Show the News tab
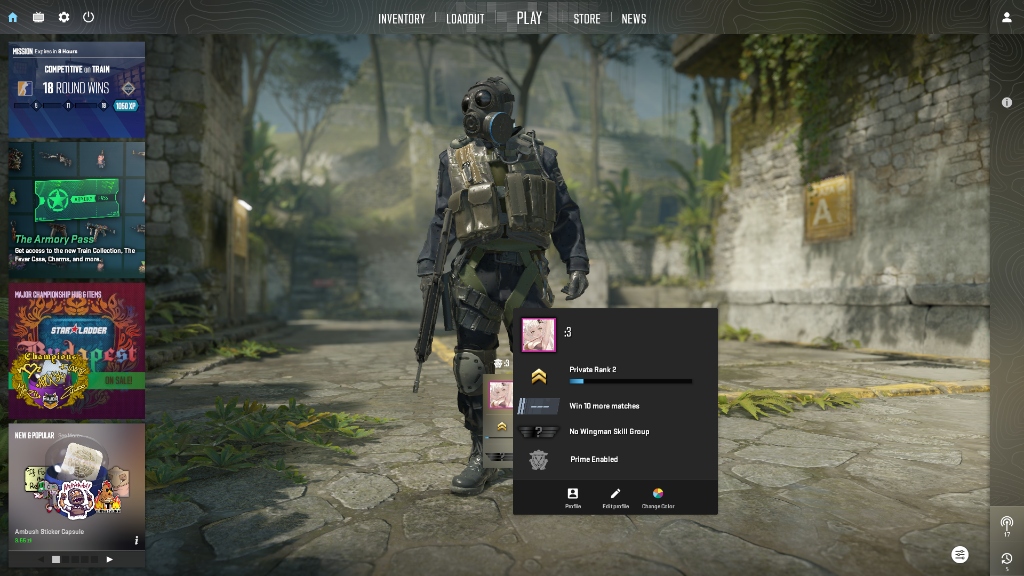Image resolution: width=1024 pixels, height=576 pixels. point(634,18)
